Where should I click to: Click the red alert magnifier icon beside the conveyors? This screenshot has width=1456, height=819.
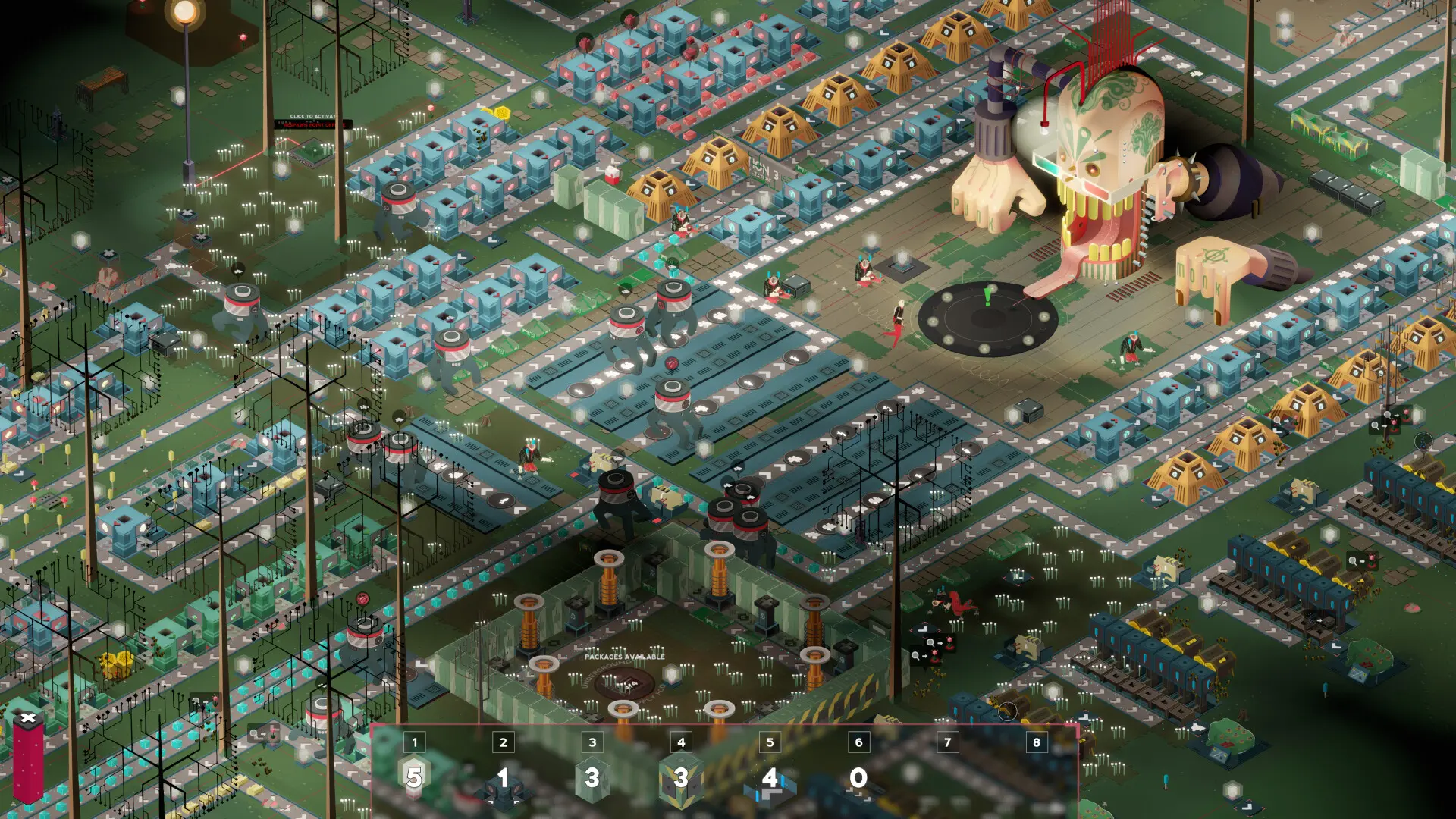pyautogui.click(x=1353, y=560)
